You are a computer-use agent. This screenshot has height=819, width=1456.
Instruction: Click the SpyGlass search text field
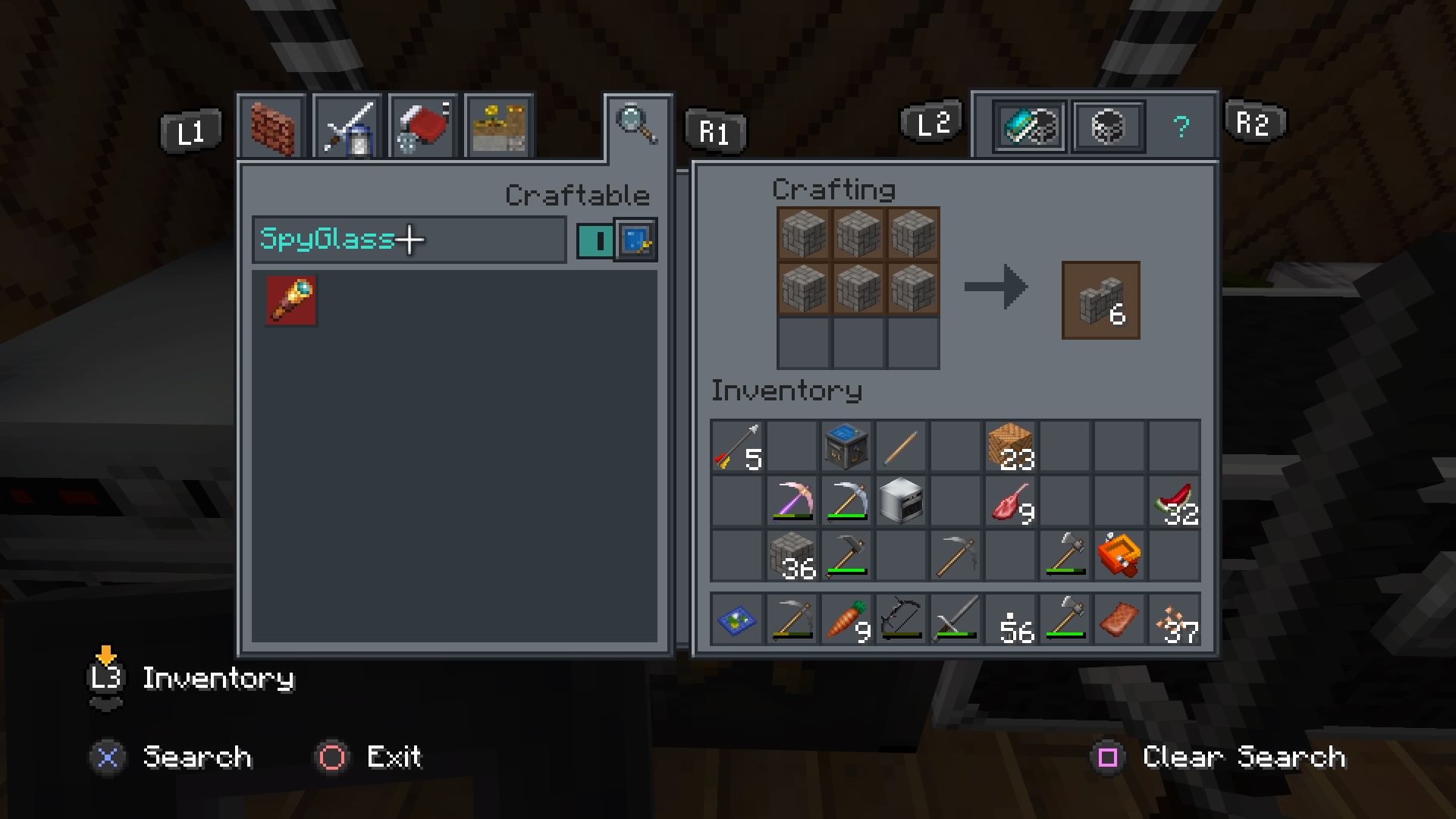[x=409, y=240]
